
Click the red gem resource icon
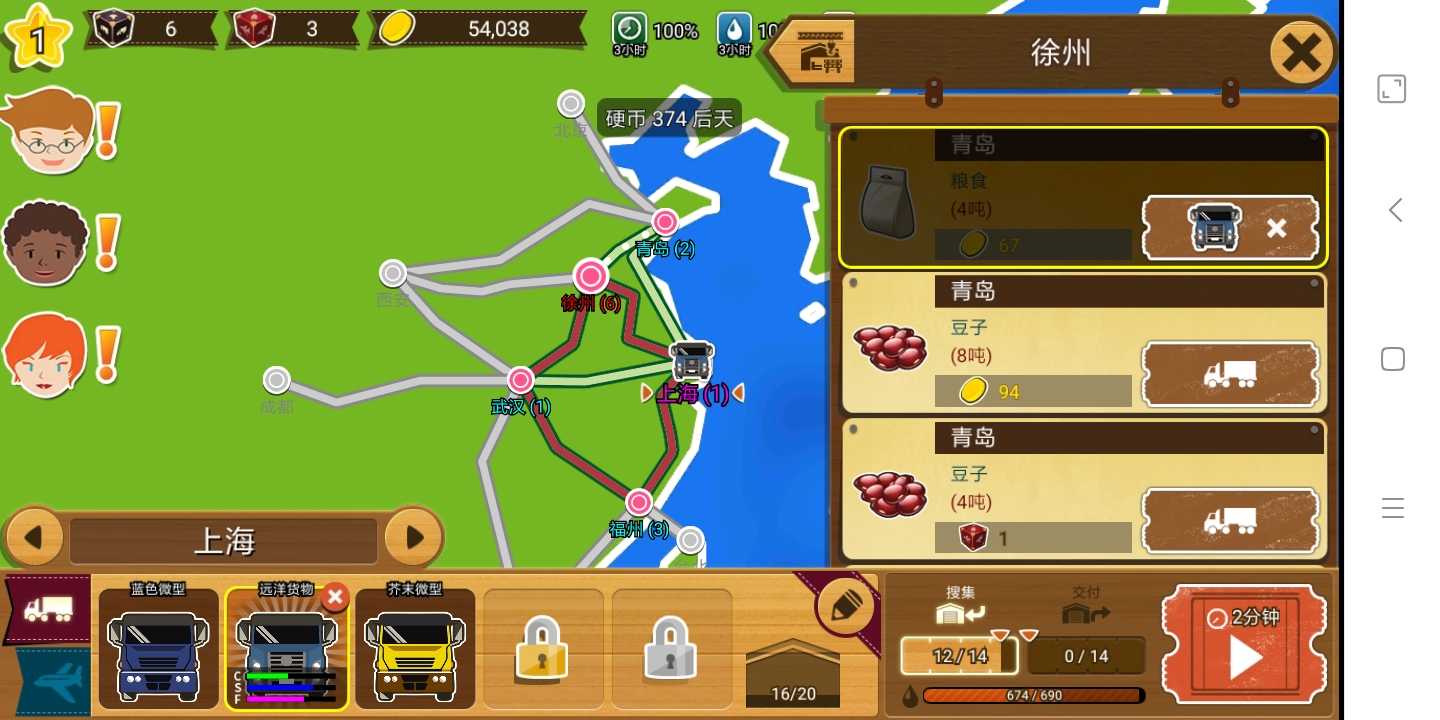253,27
